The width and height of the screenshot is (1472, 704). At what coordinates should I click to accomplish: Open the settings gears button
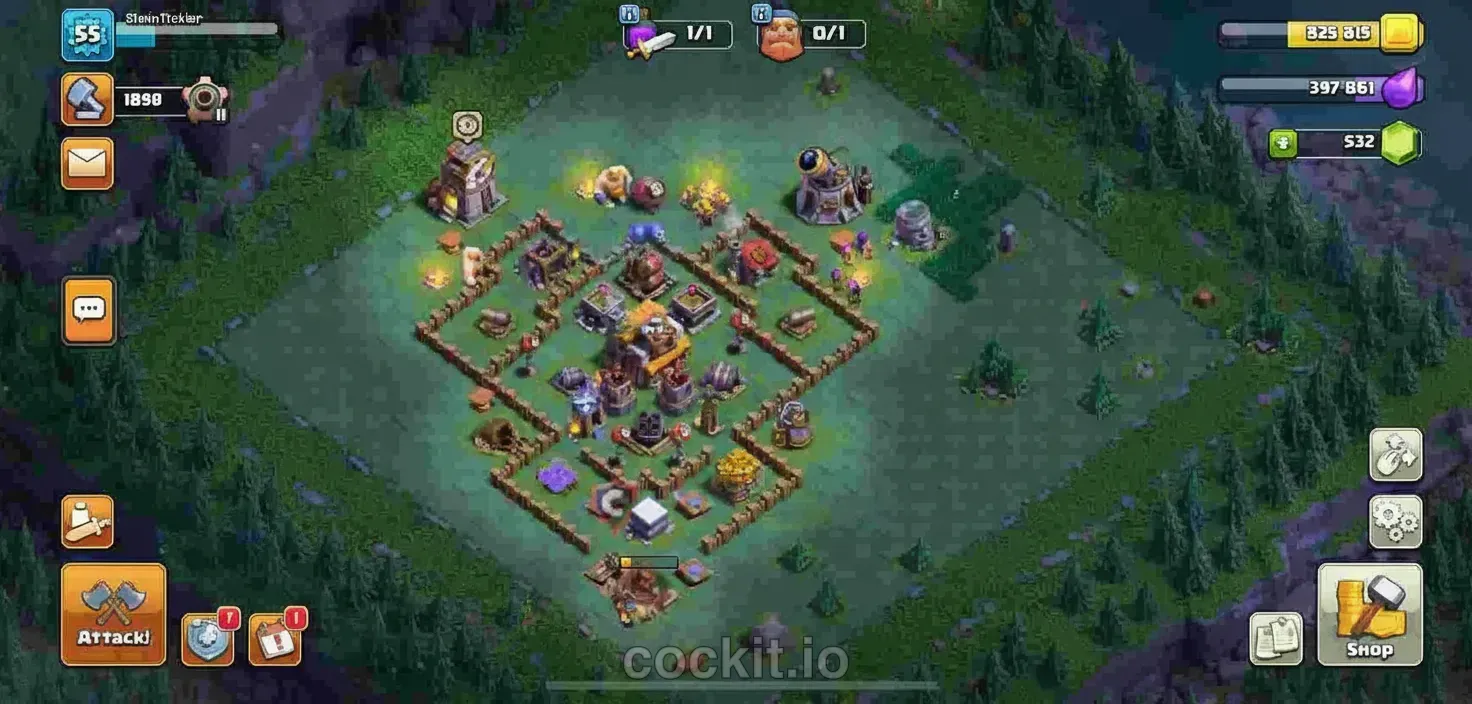[x=1395, y=521]
